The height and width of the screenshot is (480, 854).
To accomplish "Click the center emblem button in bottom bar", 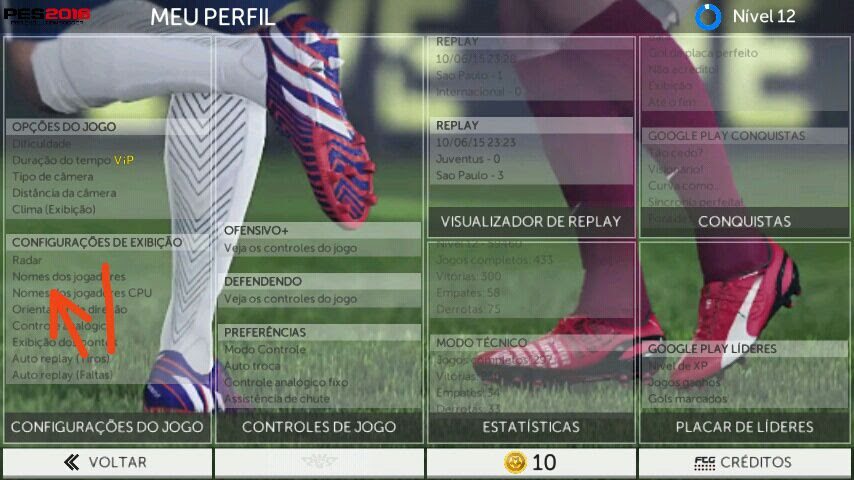I will [319, 462].
